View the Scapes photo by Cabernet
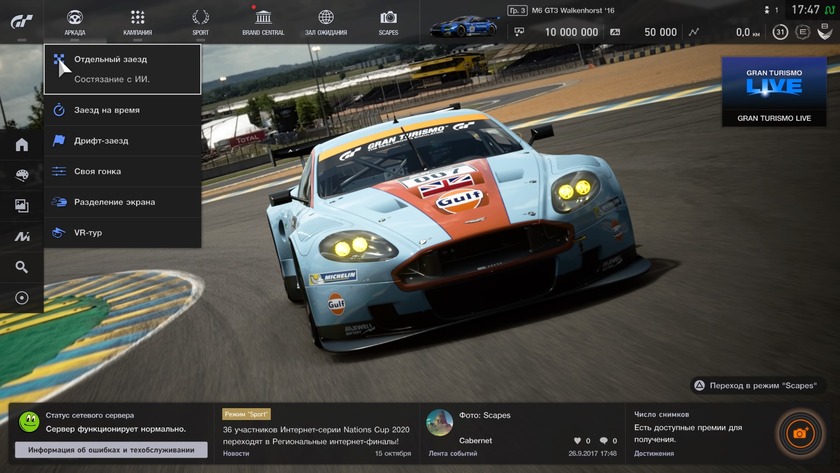The image size is (840, 473). pos(522,432)
